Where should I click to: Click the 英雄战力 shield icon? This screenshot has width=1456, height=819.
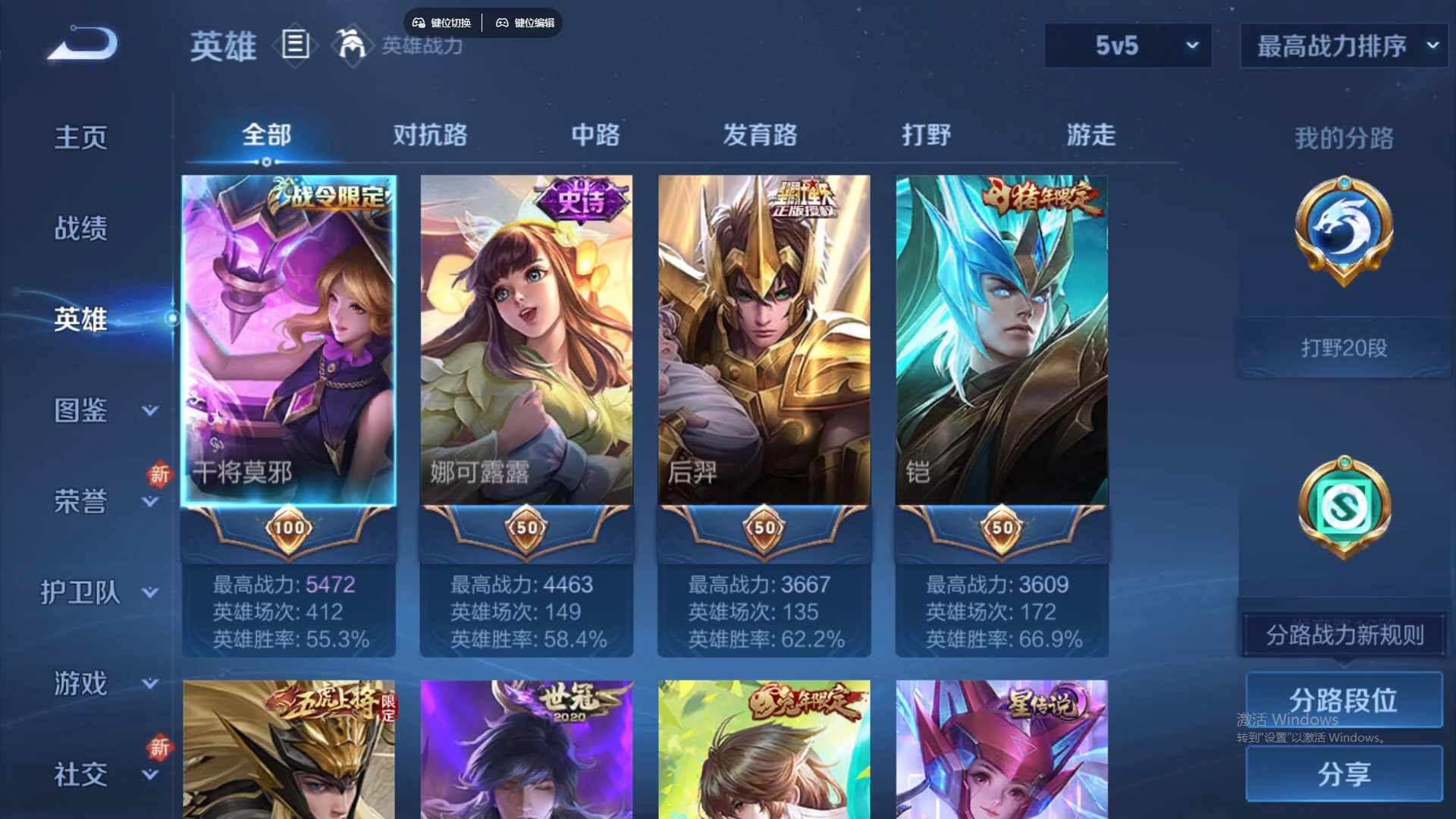tap(351, 45)
